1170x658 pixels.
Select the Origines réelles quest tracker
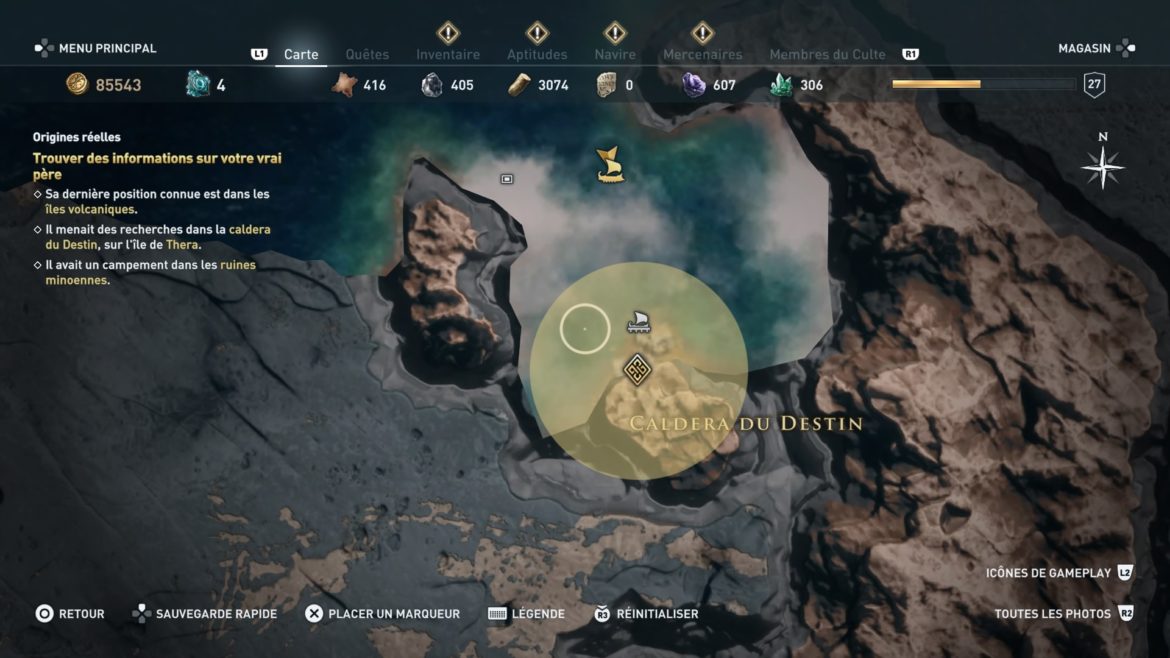[77, 137]
